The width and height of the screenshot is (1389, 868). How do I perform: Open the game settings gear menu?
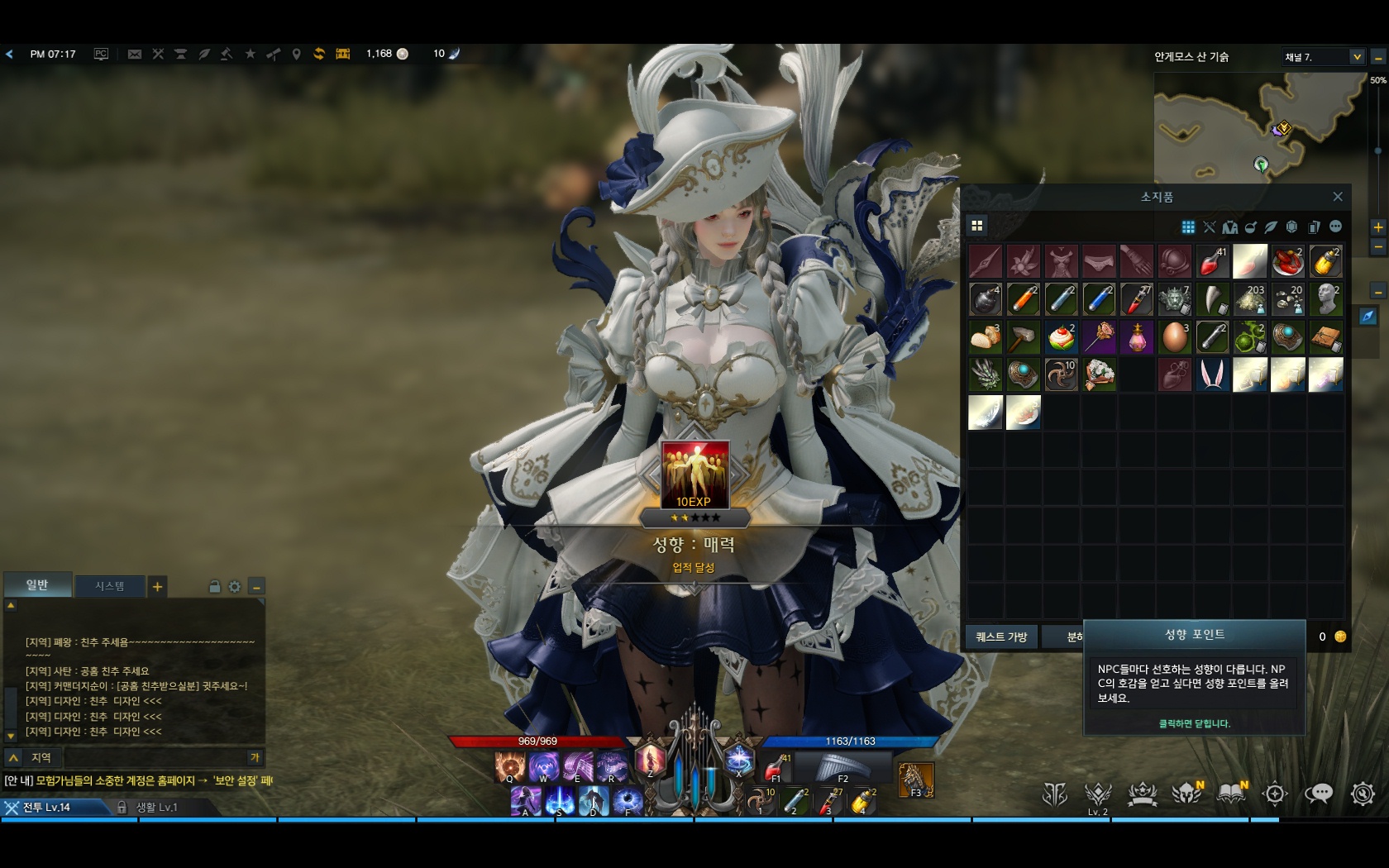(1363, 794)
